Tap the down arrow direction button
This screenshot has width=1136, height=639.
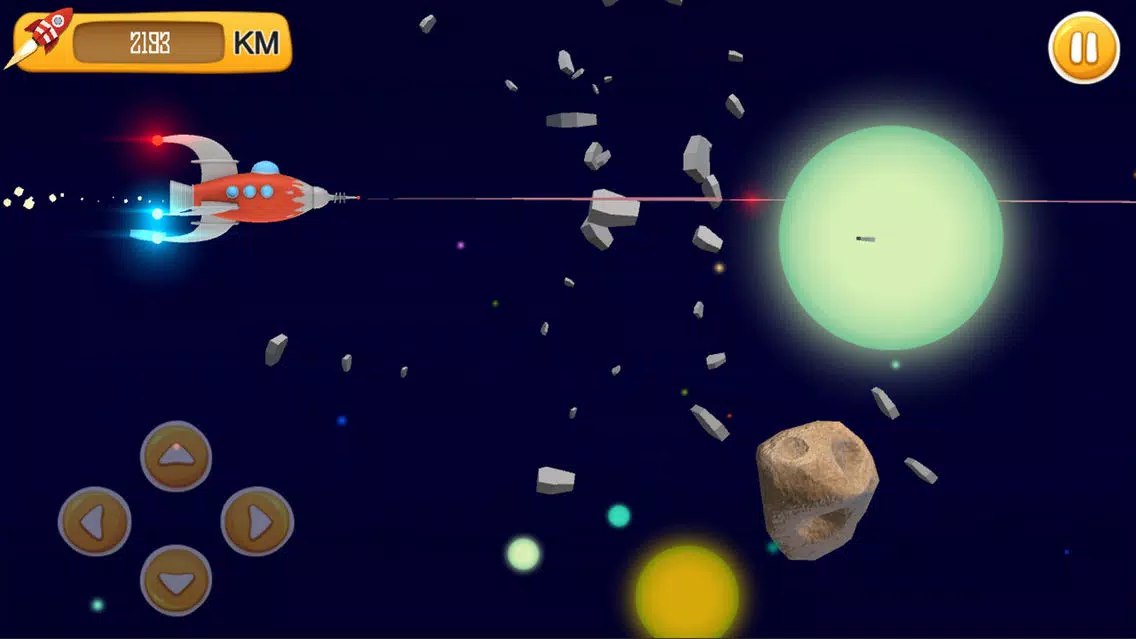coord(176,581)
